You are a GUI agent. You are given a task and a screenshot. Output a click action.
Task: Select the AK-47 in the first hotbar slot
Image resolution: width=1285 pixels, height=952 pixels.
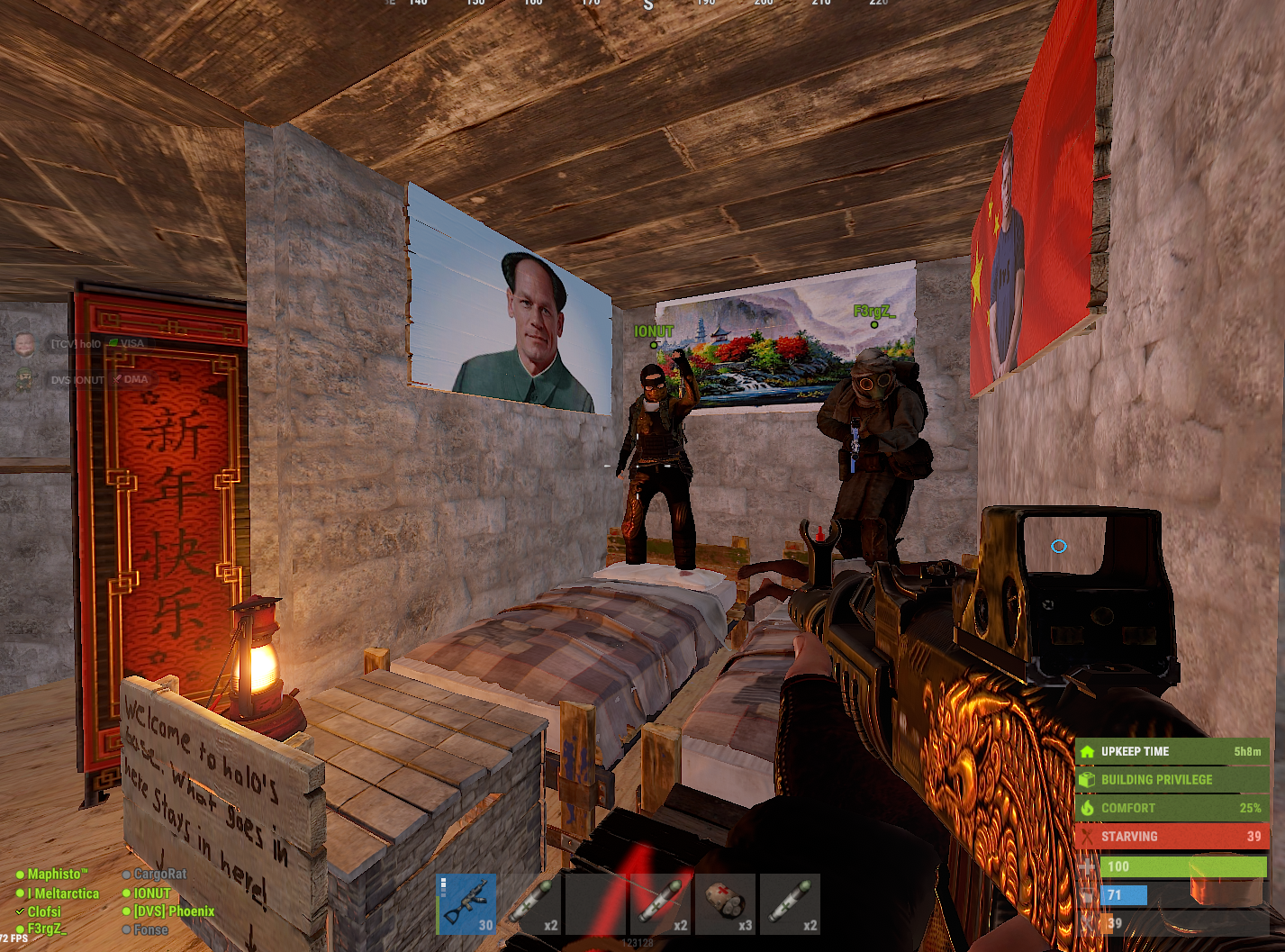(x=466, y=904)
